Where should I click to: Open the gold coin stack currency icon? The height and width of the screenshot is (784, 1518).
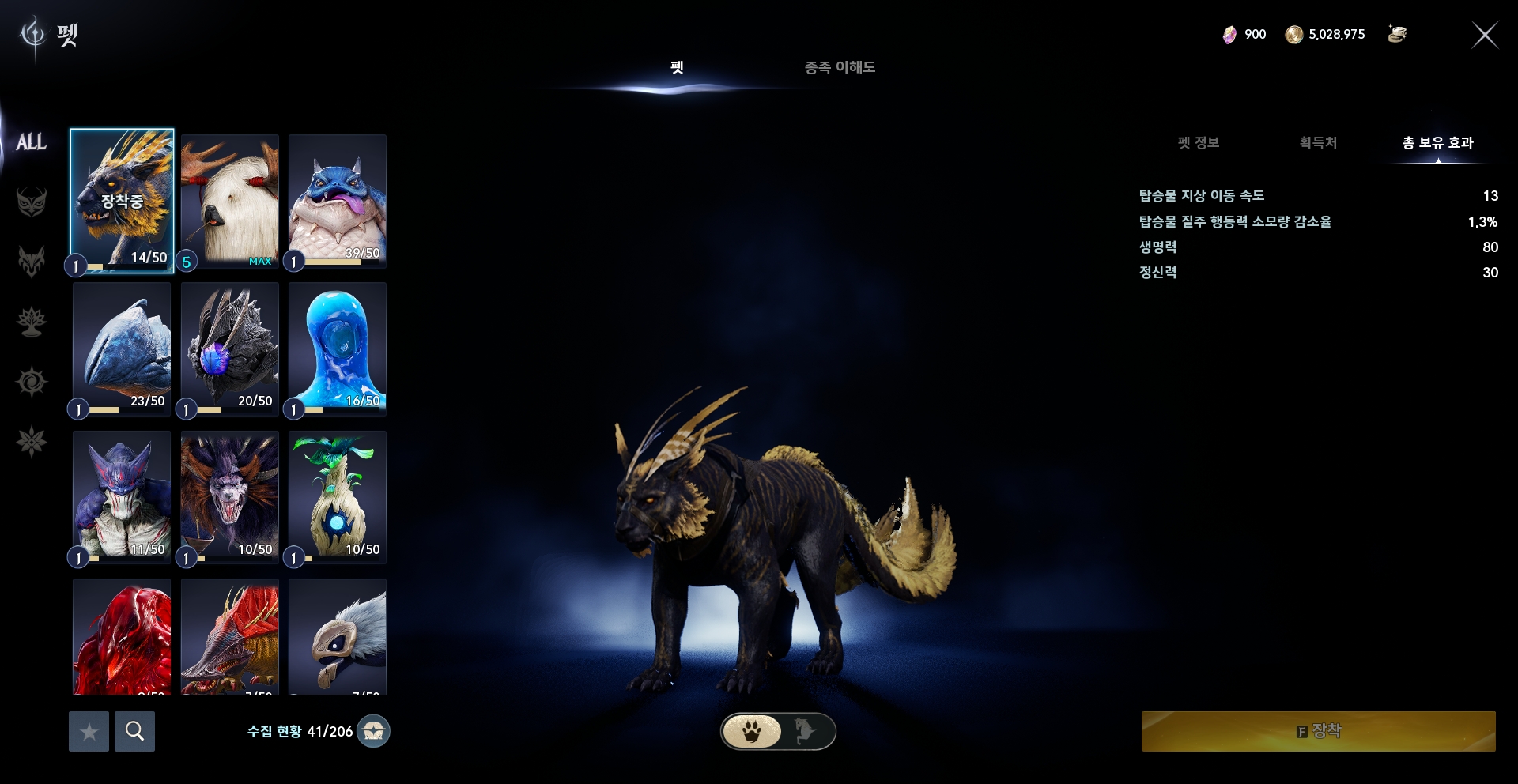[x=1397, y=34]
